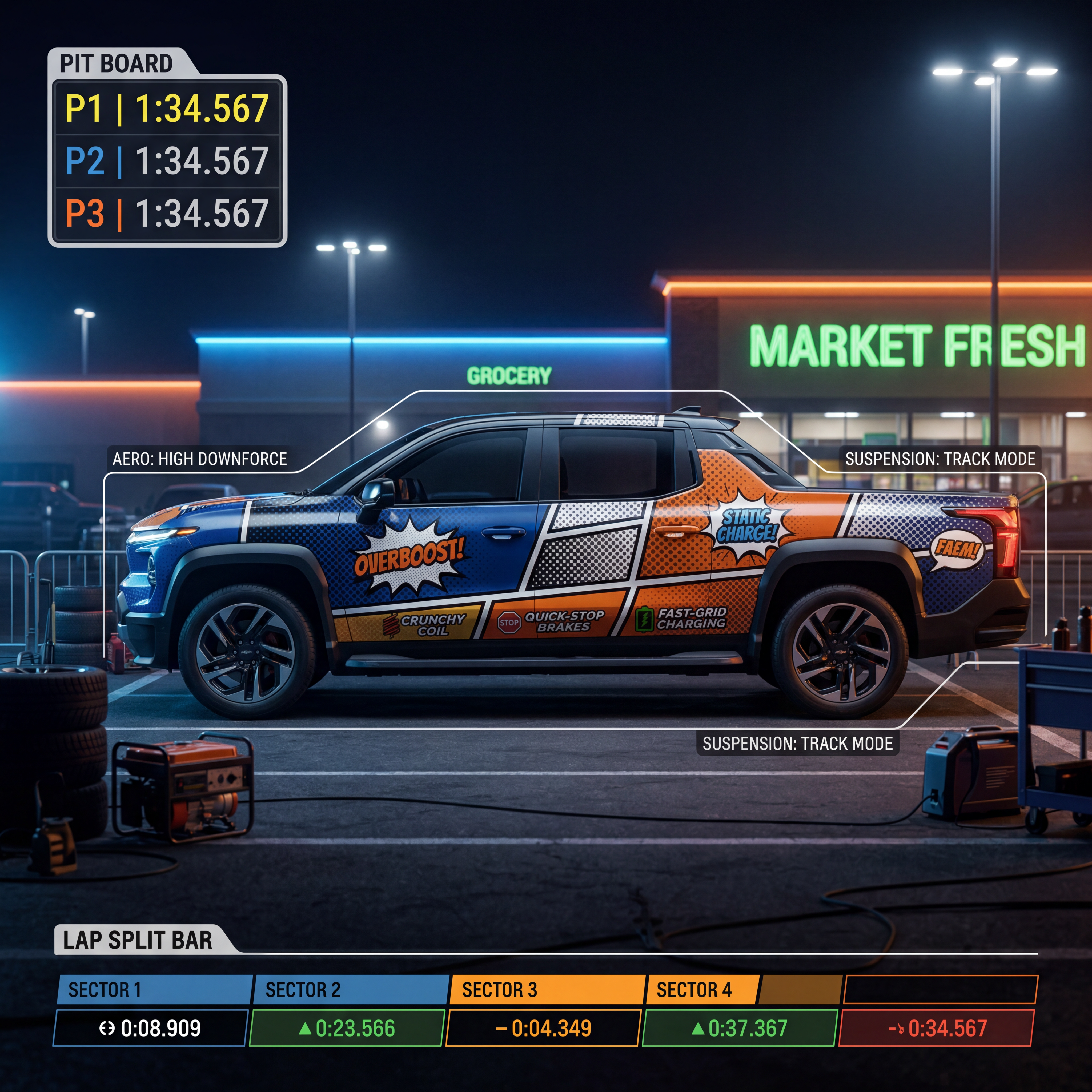This screenshot has height=1092, width=1092.
Task: Open the Sector 2 split header
Action: (350, 990)
